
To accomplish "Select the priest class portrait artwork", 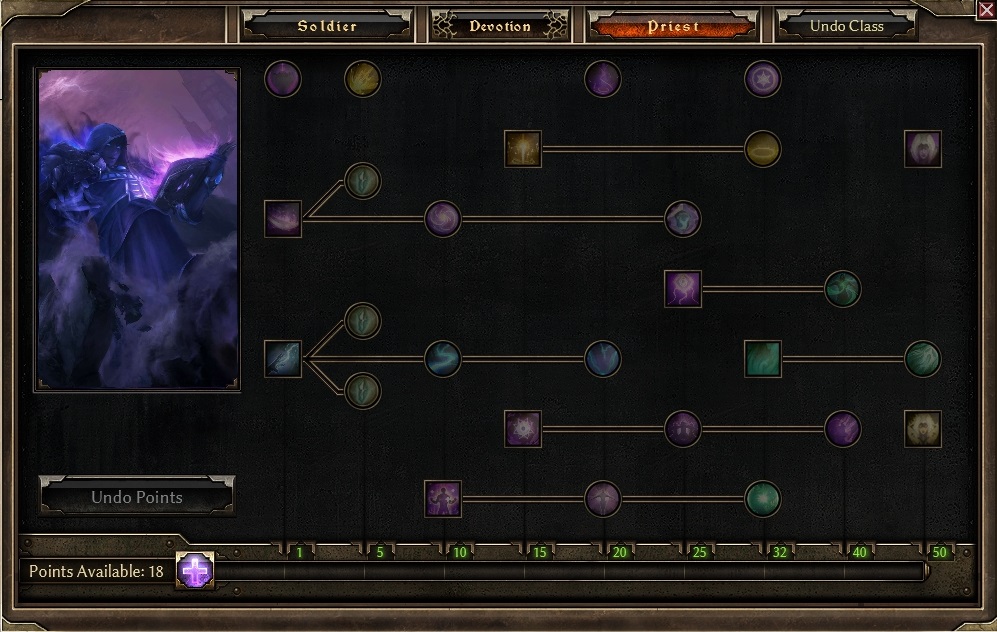I will click(x=137, y=228).
